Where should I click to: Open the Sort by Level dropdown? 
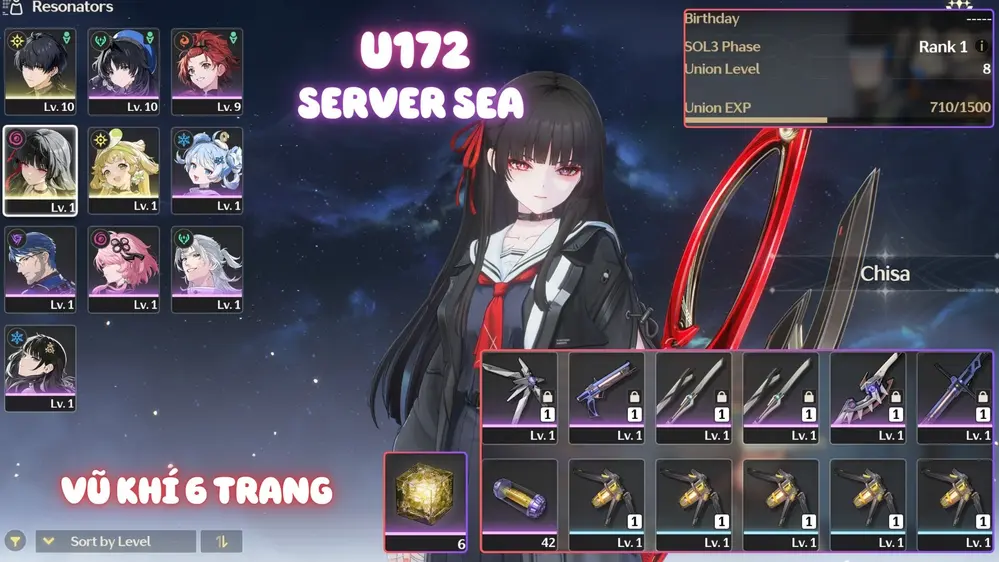(x=116, y=542)
